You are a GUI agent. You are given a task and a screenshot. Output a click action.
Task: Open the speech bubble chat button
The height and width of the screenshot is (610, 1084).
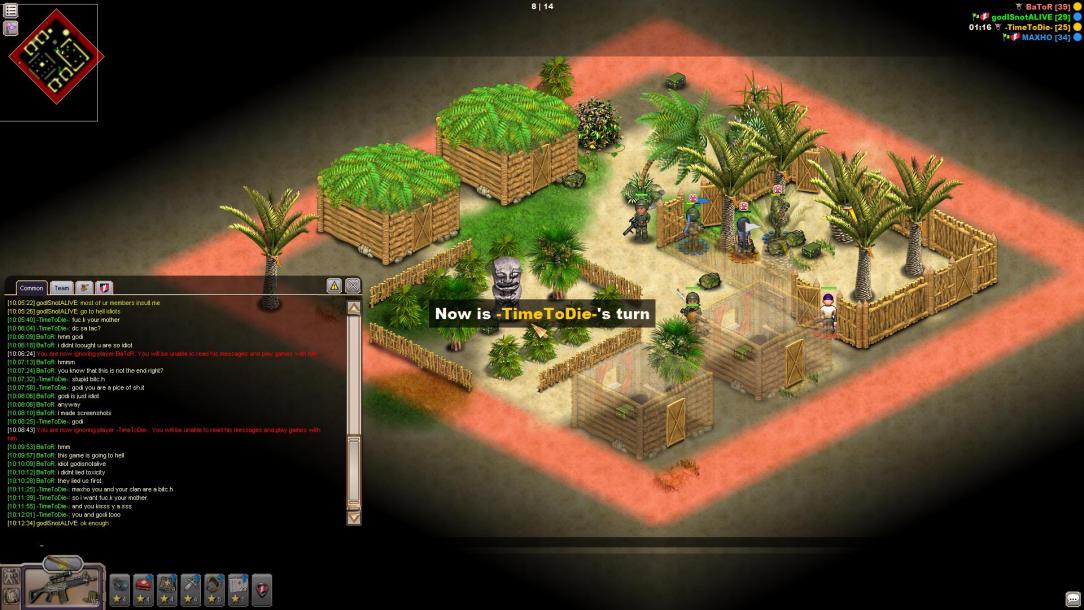coord(1072,599)
